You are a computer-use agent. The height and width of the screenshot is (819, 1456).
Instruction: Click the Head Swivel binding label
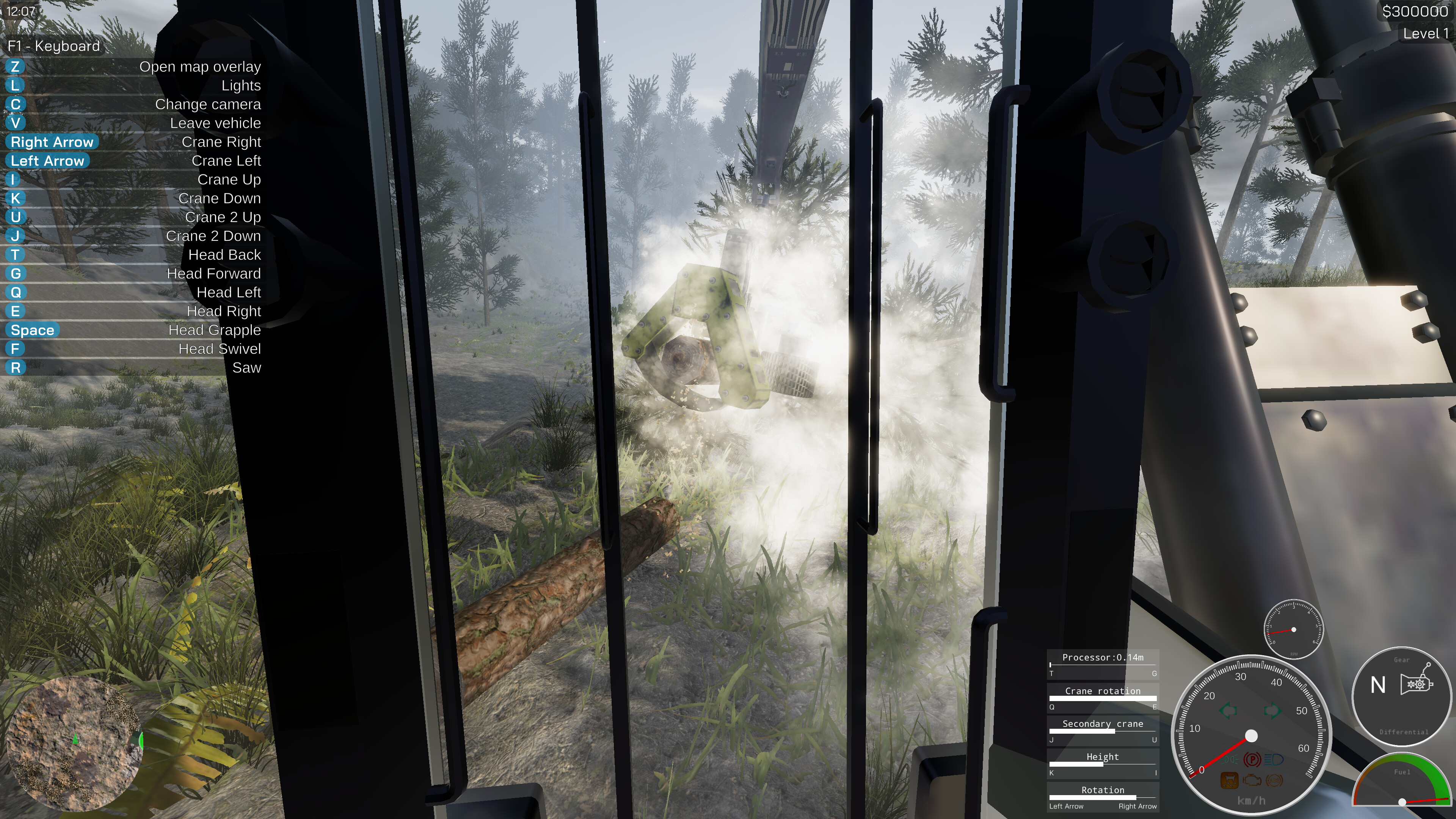coord(220,349)
